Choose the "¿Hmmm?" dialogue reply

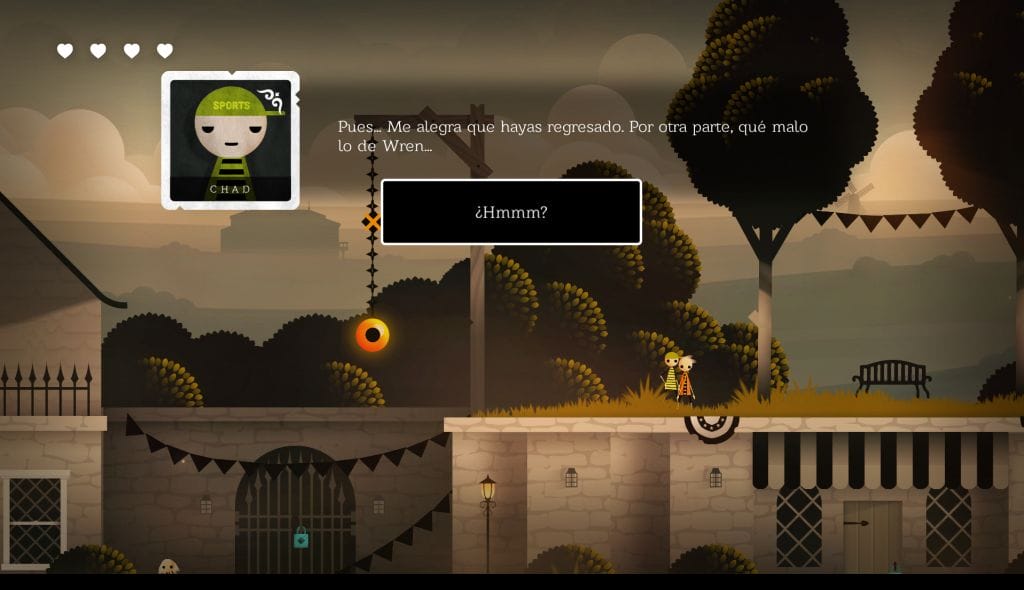[x=511, y=212]
